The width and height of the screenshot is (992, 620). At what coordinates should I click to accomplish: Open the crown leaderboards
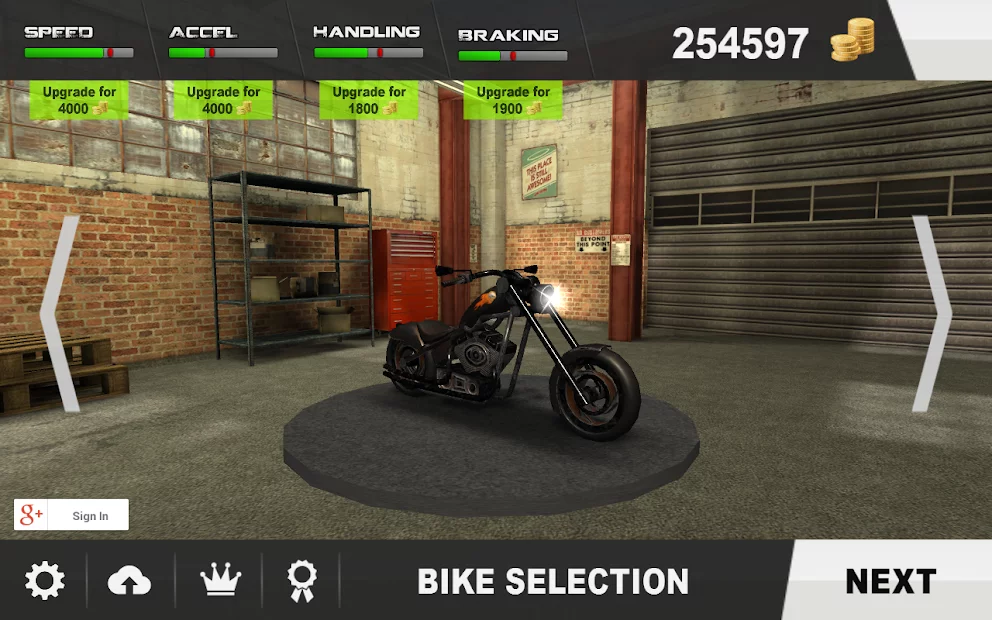218,580
